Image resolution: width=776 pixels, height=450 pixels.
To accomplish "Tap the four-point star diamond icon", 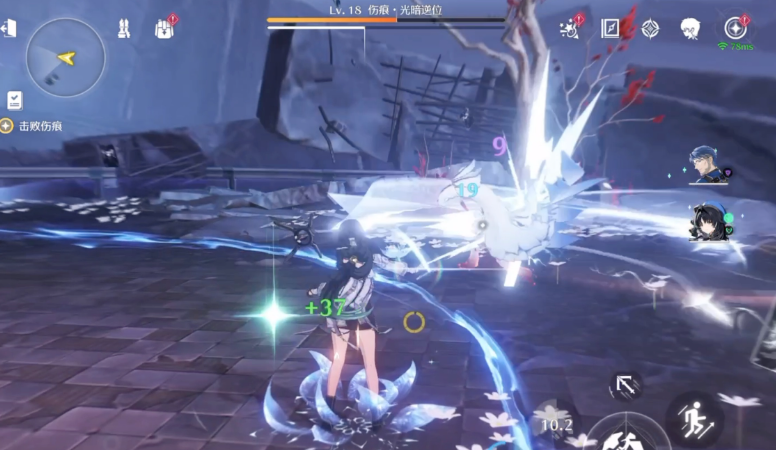I will tap(650, 28).
